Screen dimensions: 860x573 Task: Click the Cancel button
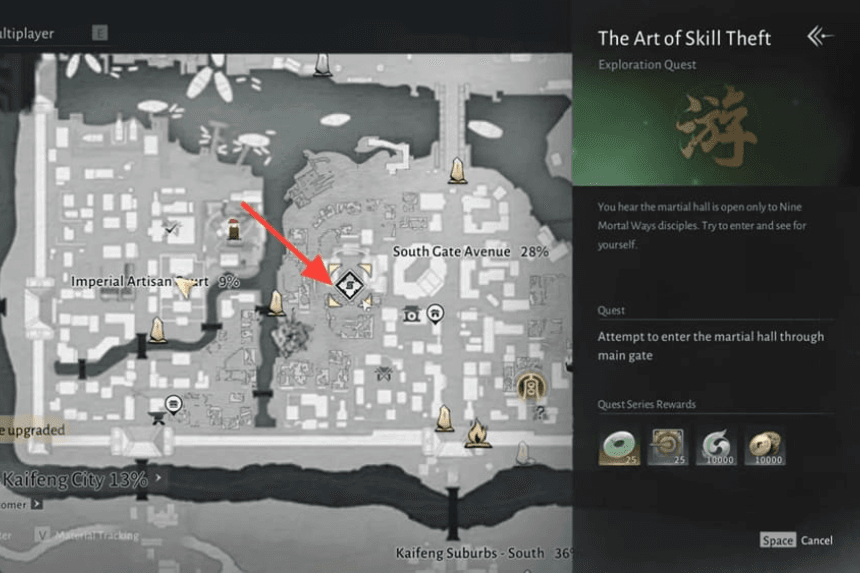[x=816, y=540]
